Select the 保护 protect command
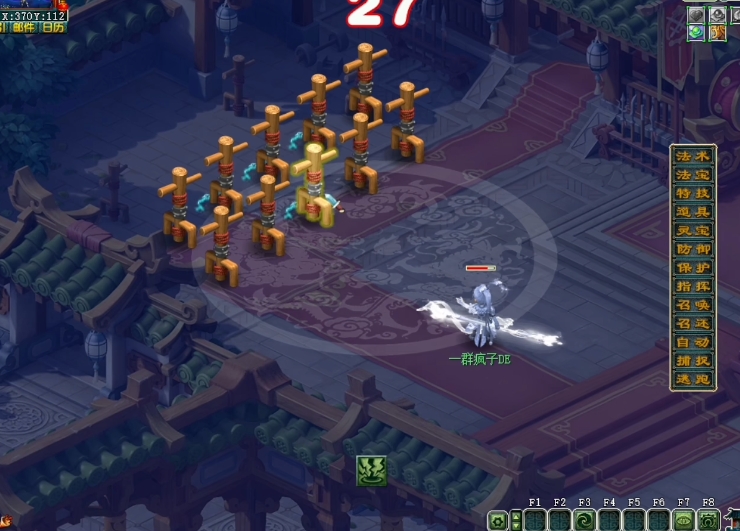The height and width of the screenshot is (531, 740). tap(693, 268)
